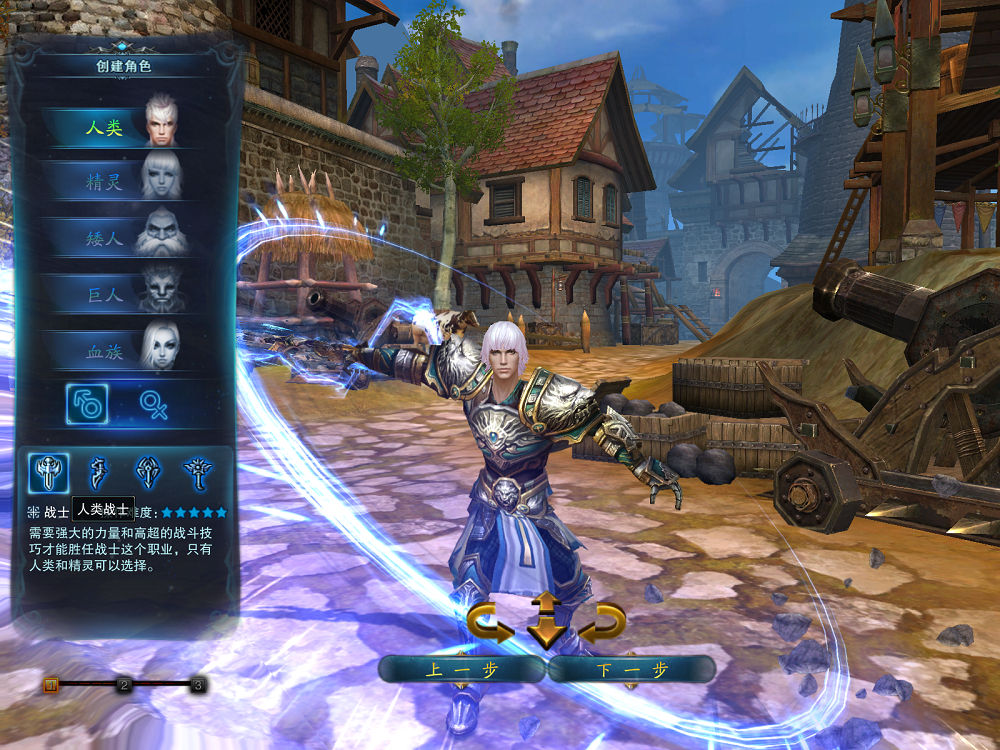The width and height of the screenshot is (1000, 750).
Task: Choose the warrior class sword icon
Action: [x=49, y=472]
